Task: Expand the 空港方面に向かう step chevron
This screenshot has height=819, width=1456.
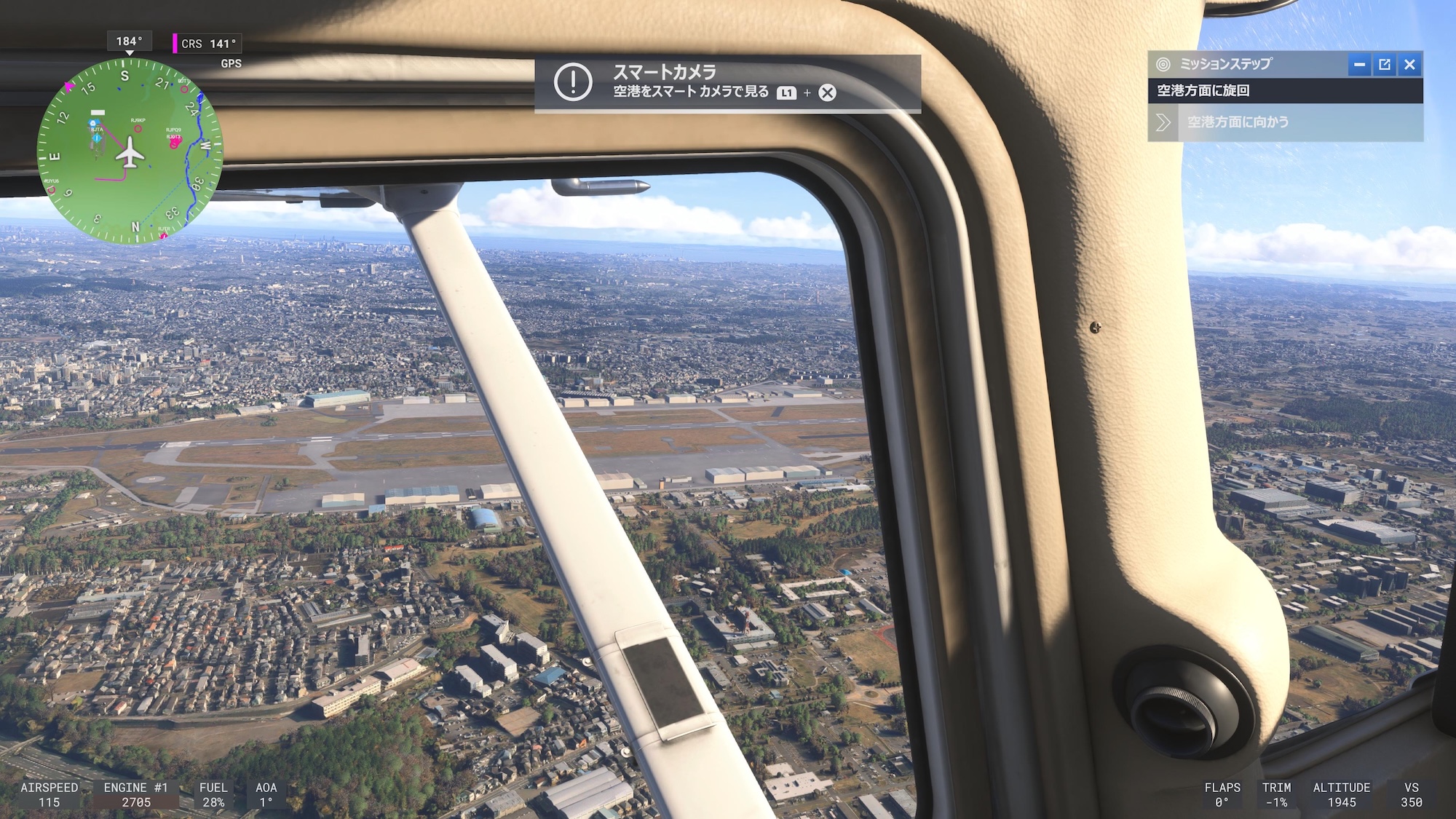Action: point(1163,123)
